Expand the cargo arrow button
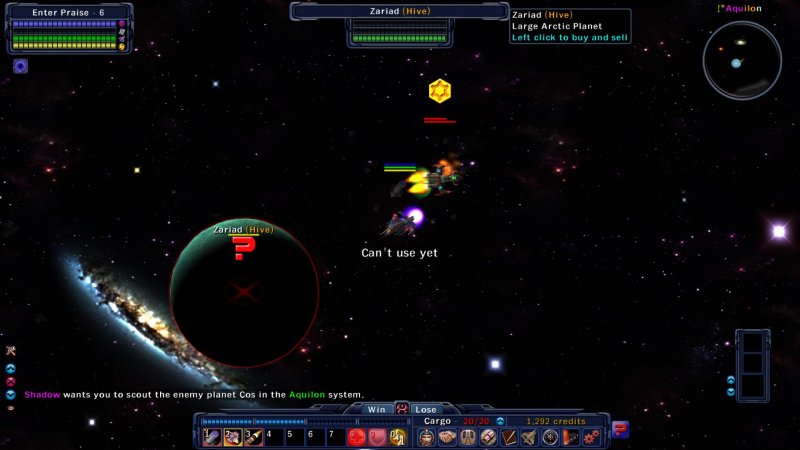 tap(500, 421)
